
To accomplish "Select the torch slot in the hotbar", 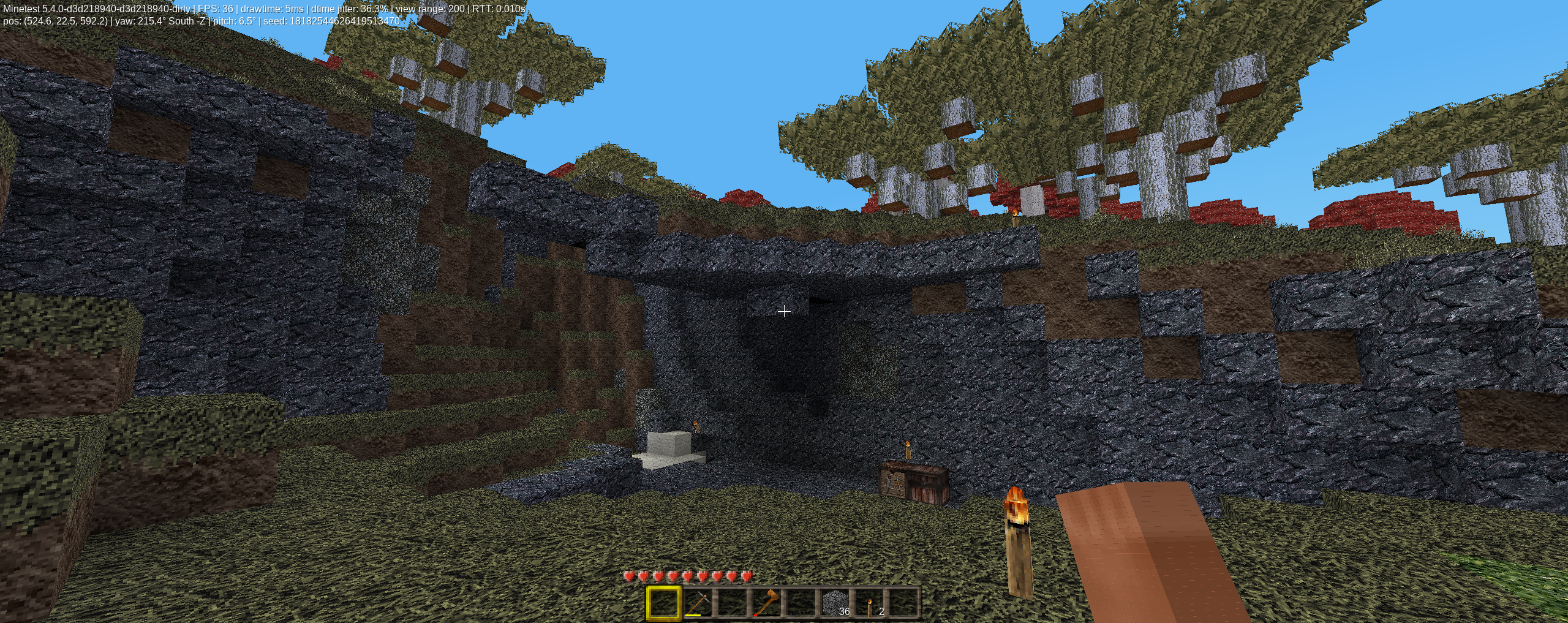I will 870,603.
